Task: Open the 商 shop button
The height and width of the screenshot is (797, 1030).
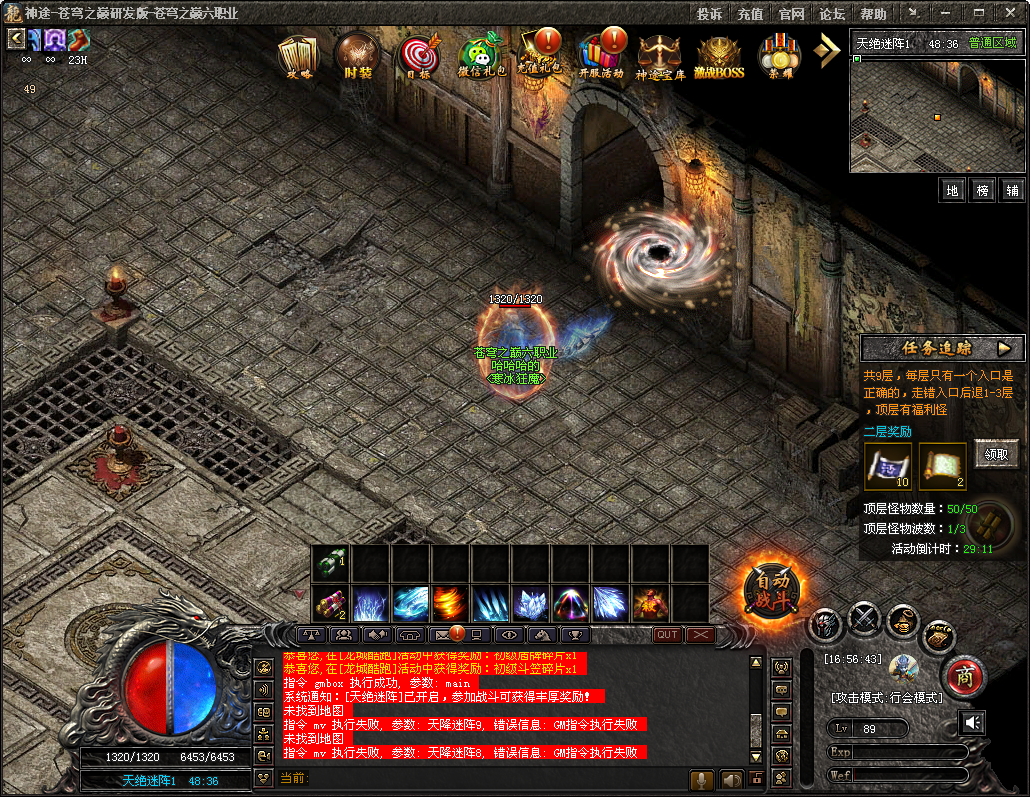Action: pyautogui.click(x=964, y=675)
